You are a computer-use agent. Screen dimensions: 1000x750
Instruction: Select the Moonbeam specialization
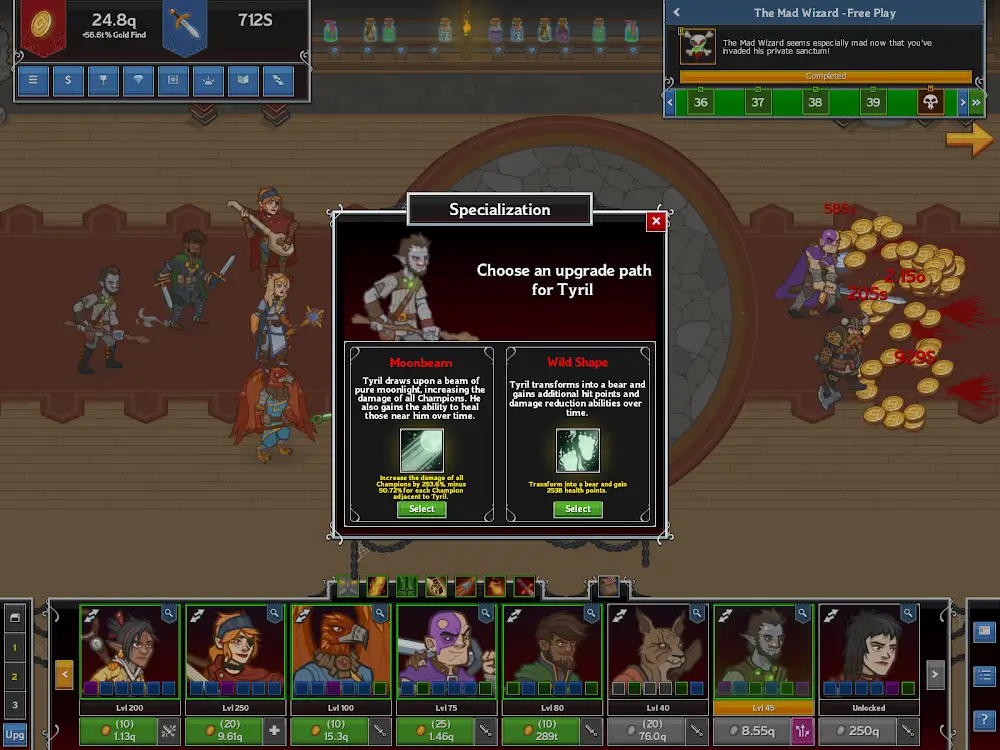(x=422, y=509)
